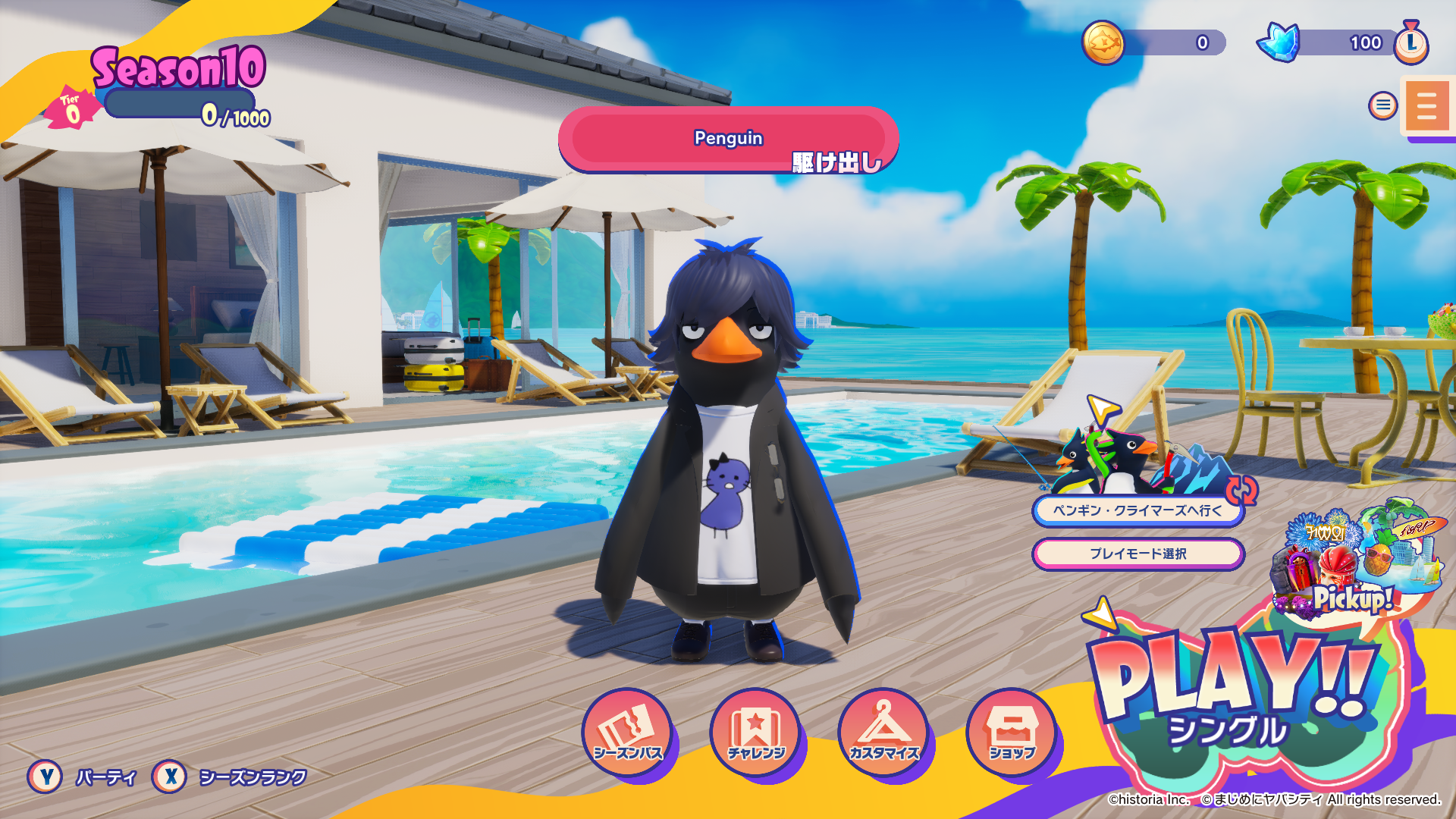Choose プレイモード選択 button
The image size is (1456, 819).
point(1137,554)
